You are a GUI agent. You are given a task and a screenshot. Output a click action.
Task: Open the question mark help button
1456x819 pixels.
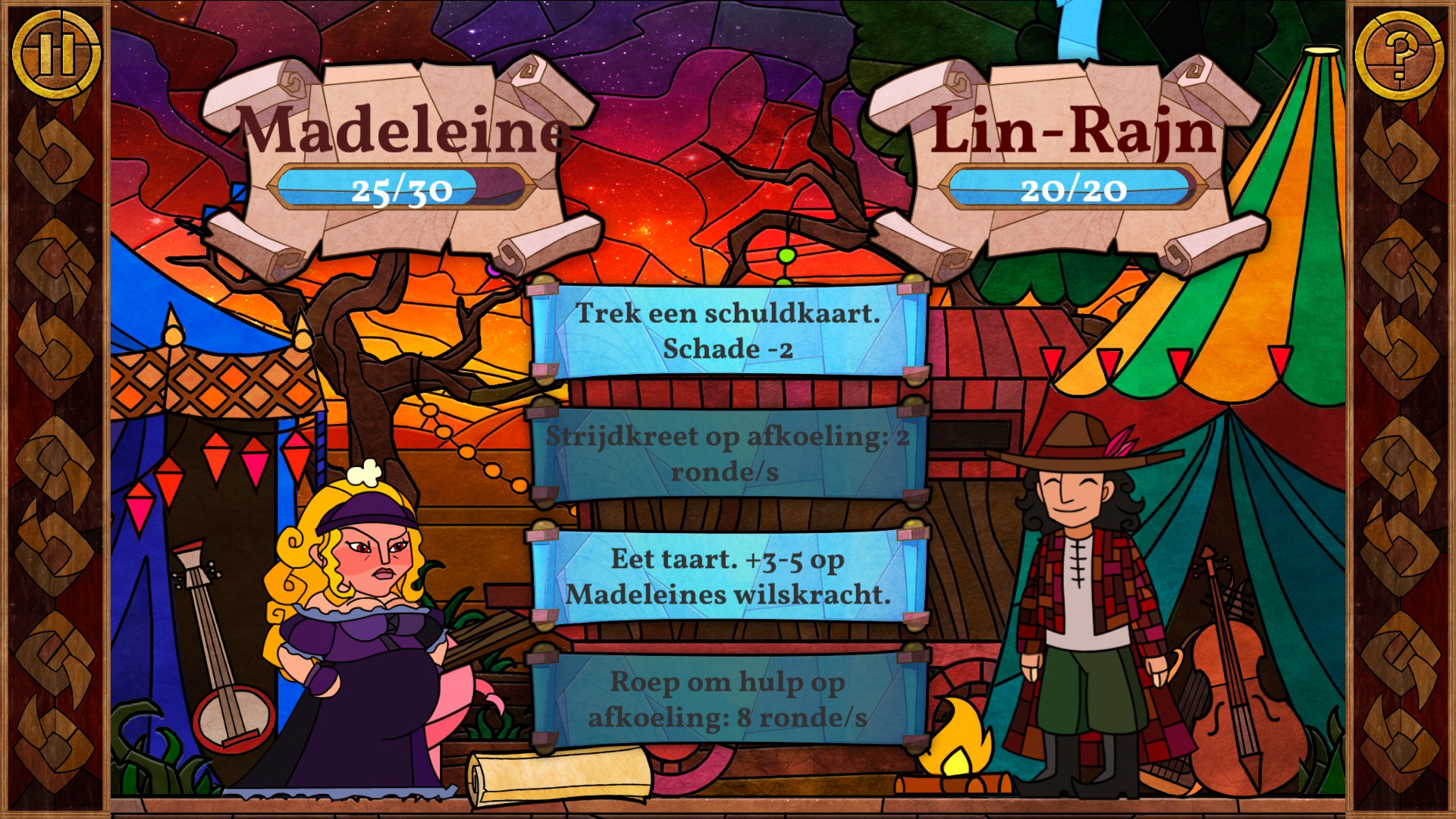tap(1399, 54)
